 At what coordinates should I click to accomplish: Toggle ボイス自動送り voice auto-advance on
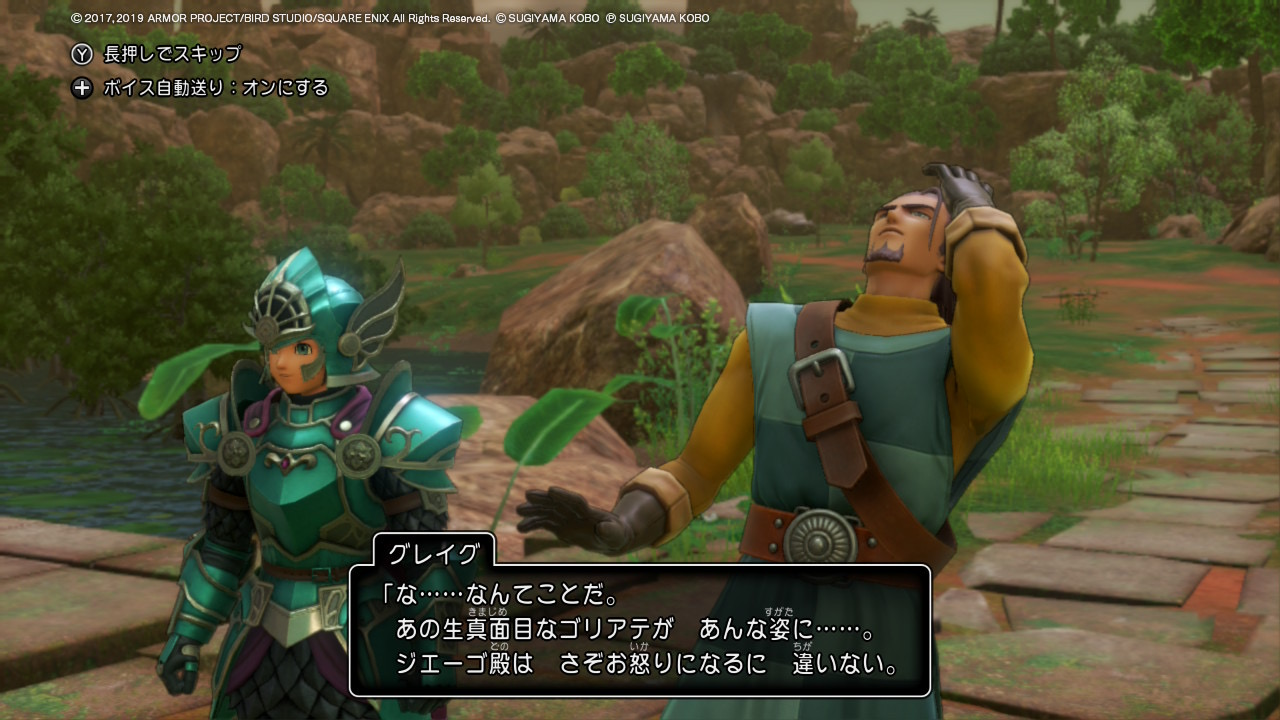point(215,88)
